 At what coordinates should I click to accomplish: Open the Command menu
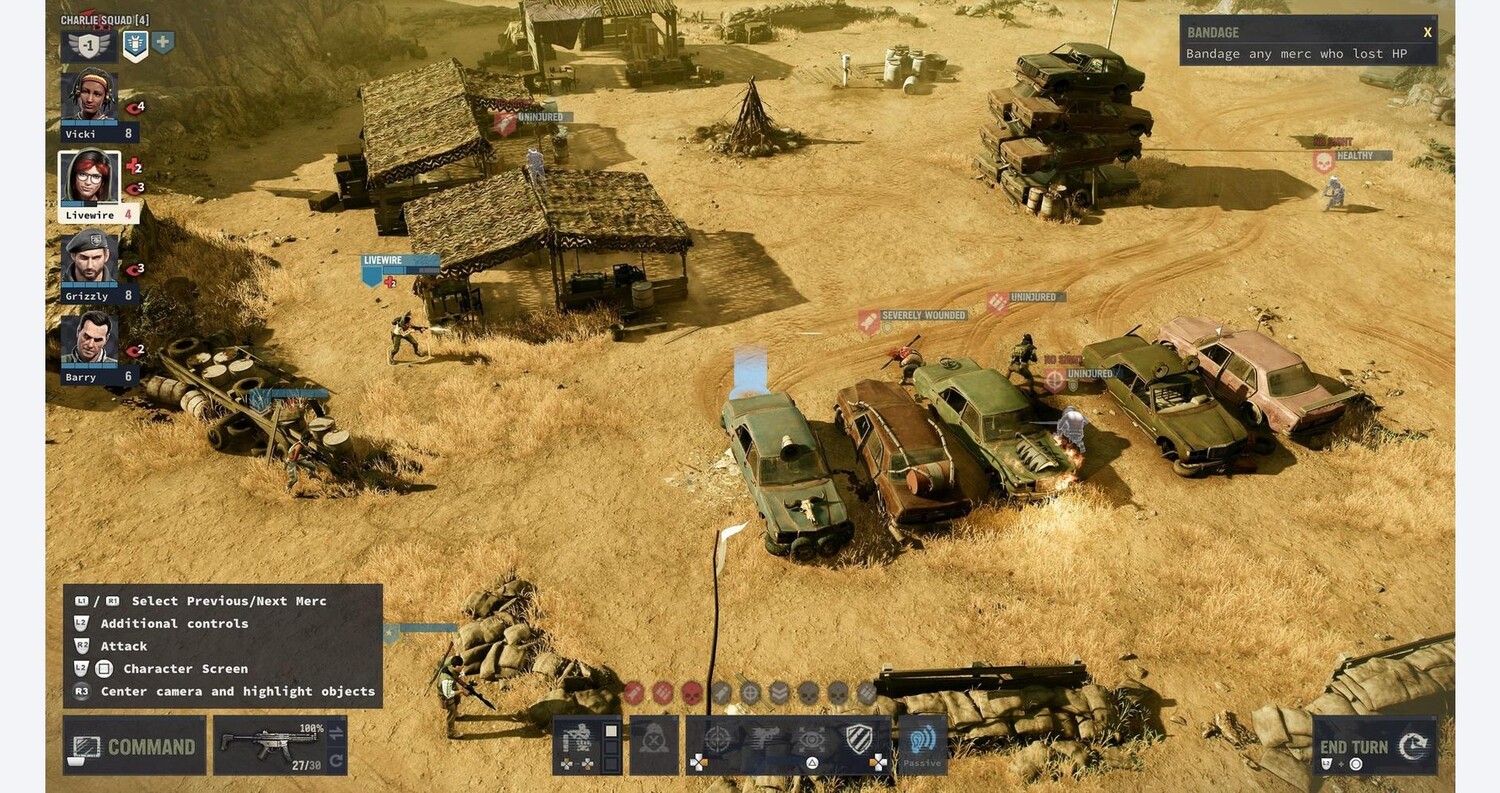134,746
